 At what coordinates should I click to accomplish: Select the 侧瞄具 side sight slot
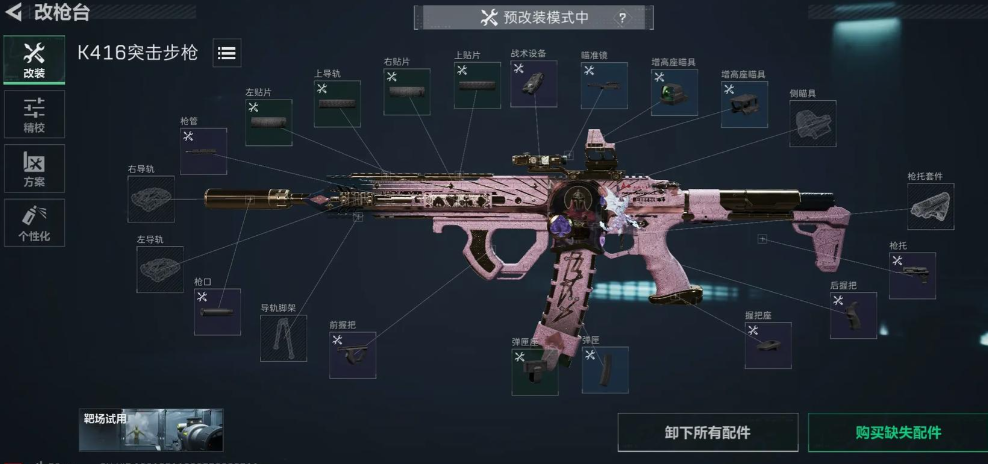[812, 123]
